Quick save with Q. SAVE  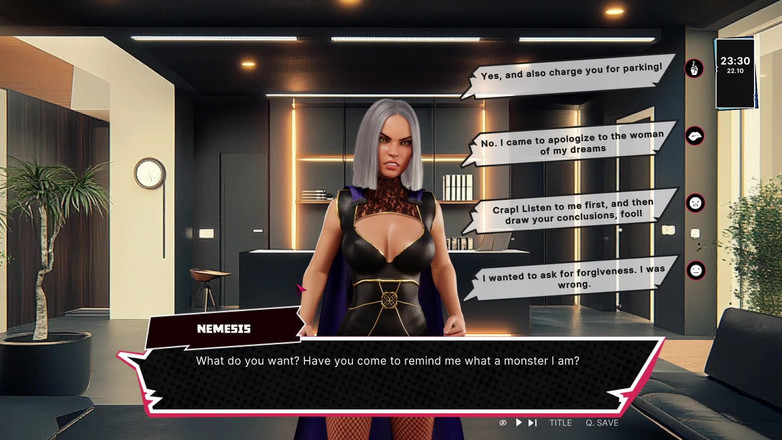602,423
